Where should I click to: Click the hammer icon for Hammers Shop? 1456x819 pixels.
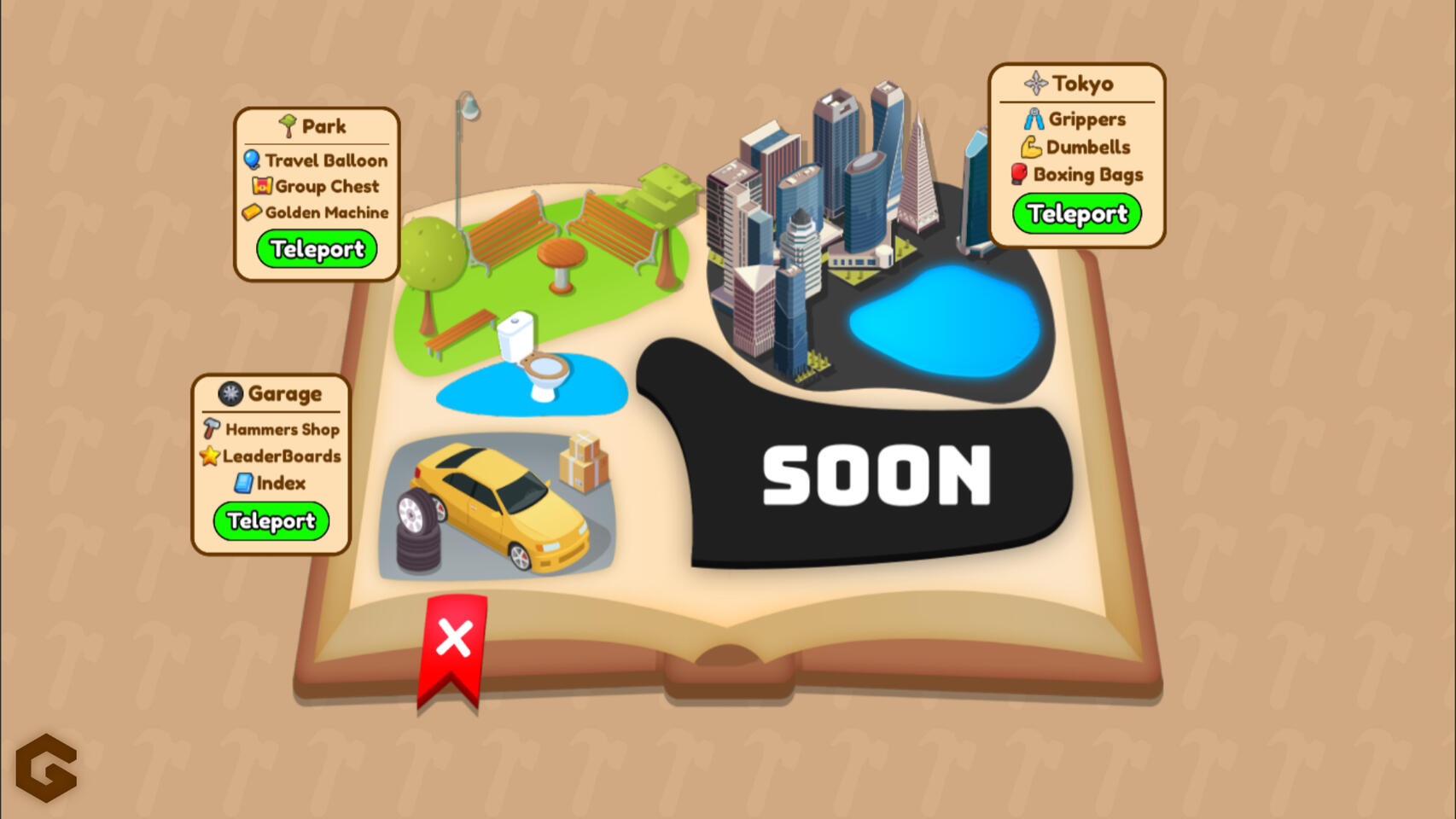210,429
